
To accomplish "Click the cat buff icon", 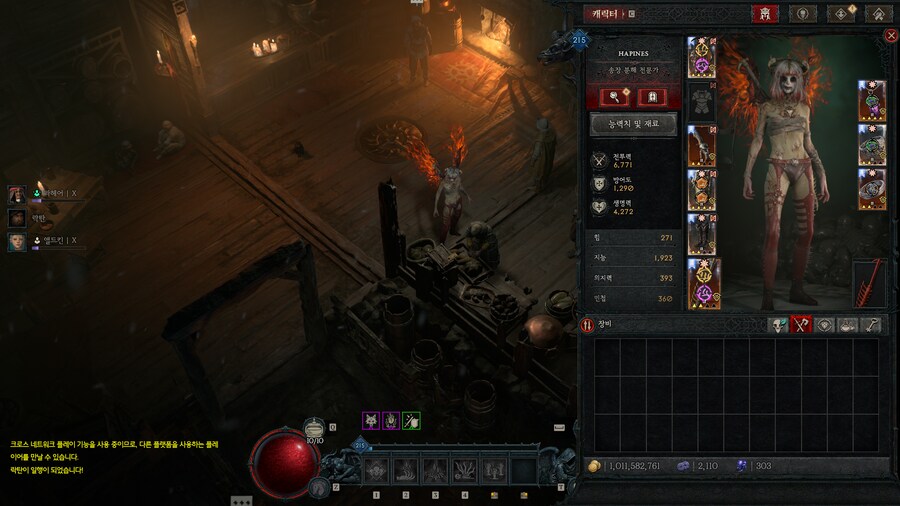I will [x=370, y=421].
